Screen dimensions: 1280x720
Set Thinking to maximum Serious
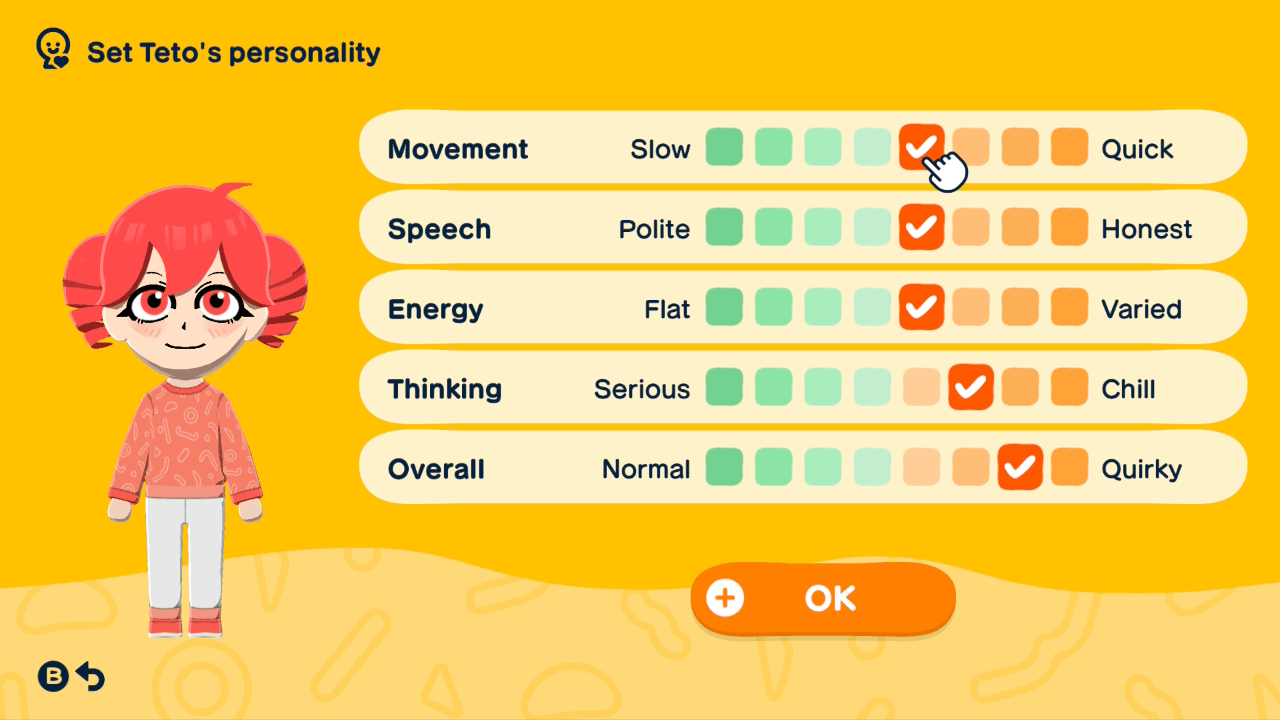point(724,387)
